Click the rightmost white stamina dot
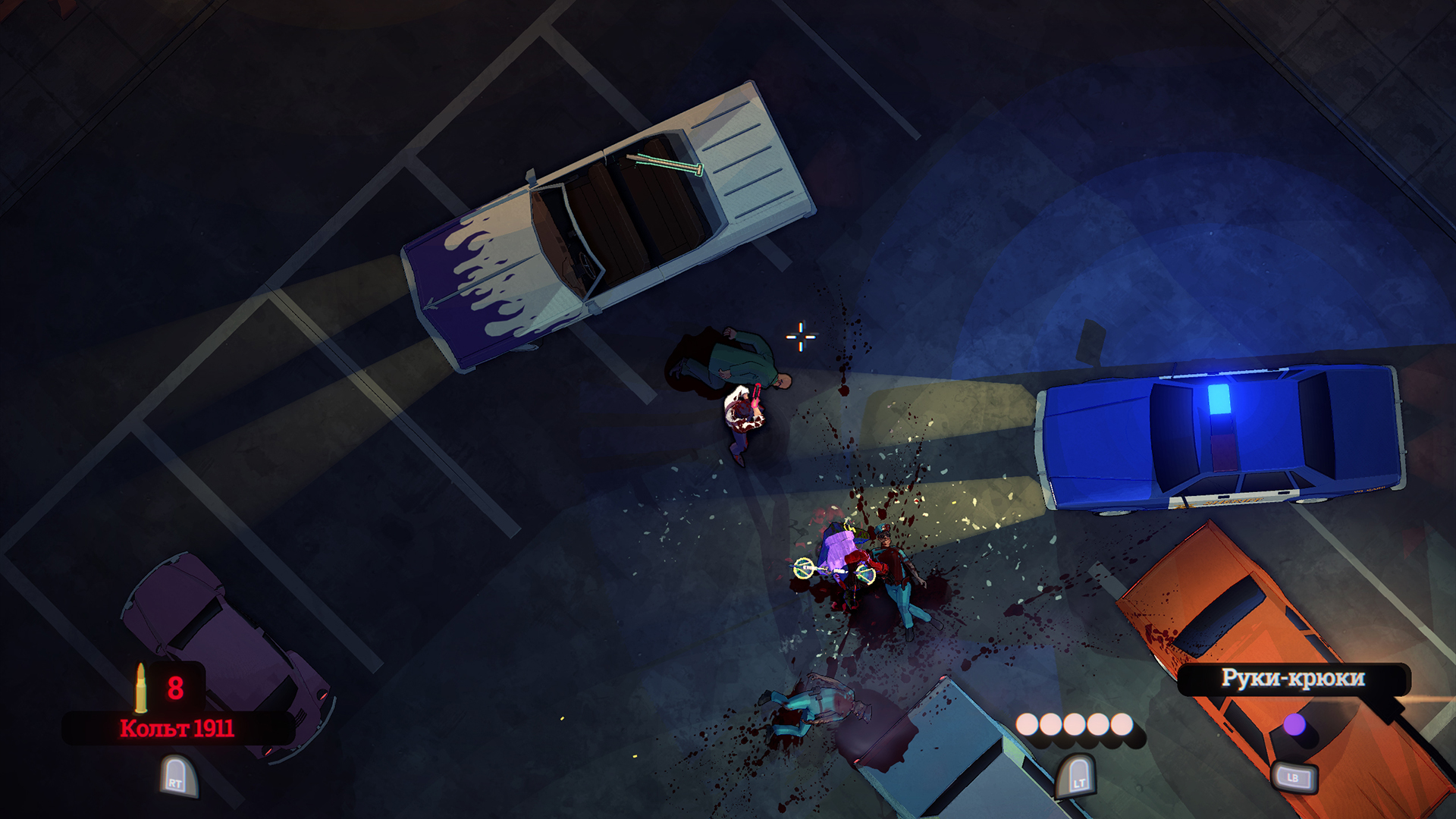 pyautogui.click(x=1121, y=724)
